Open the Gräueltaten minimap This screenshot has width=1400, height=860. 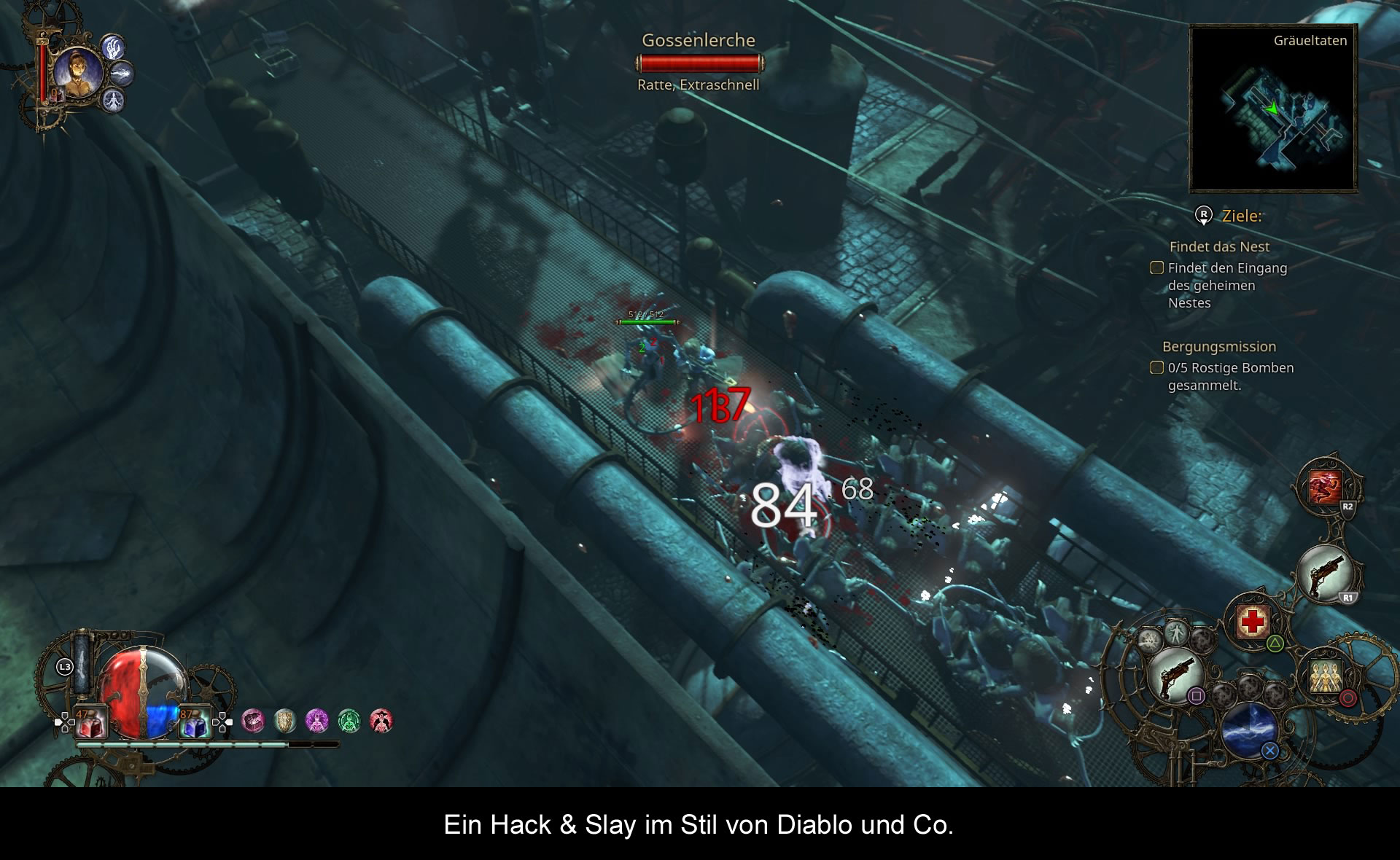[x=1273, y=109]
